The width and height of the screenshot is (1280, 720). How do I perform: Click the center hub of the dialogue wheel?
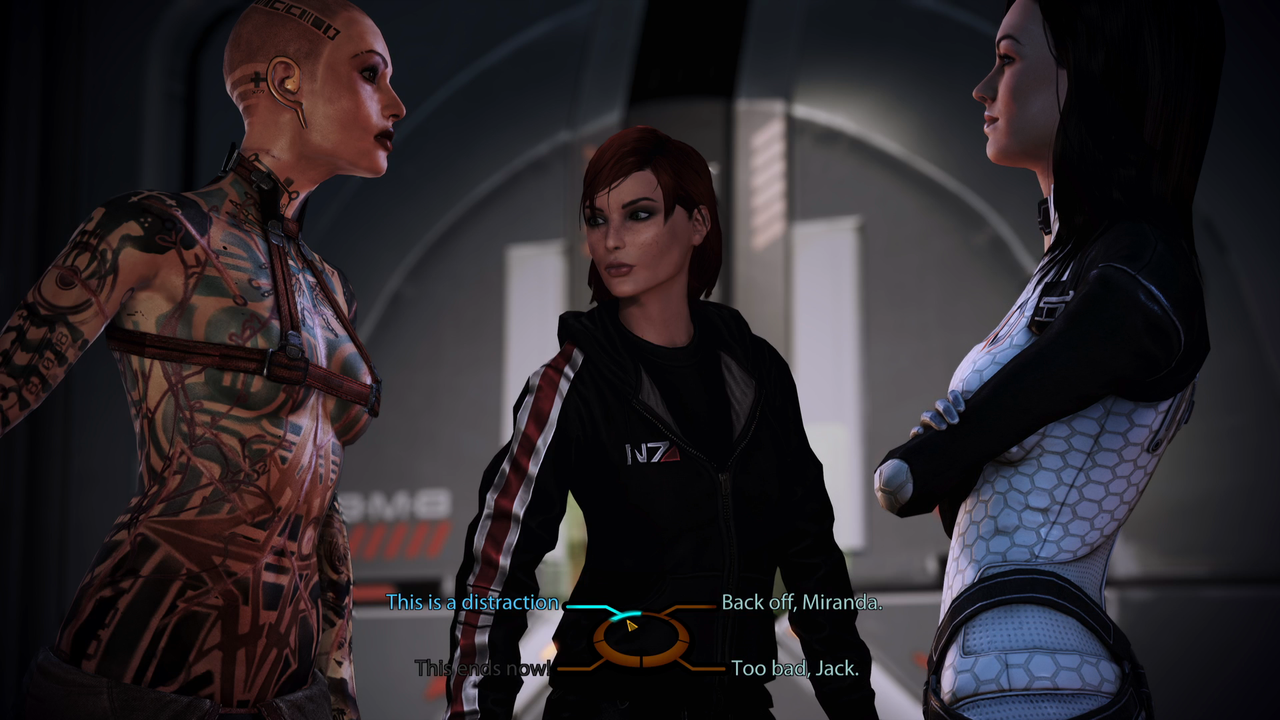pos(640,637)
